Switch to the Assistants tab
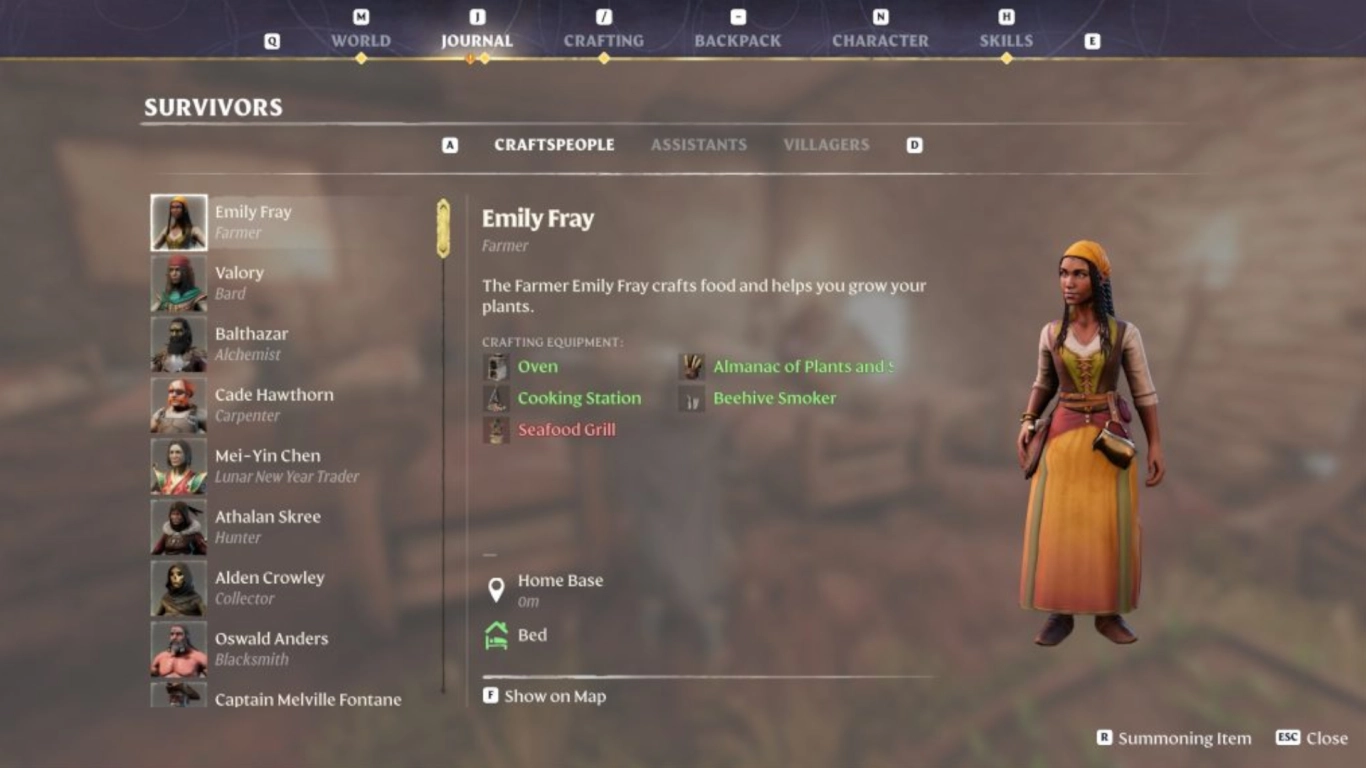Image resolution: width=1366 pixels, height=768 pixels. 698,144
